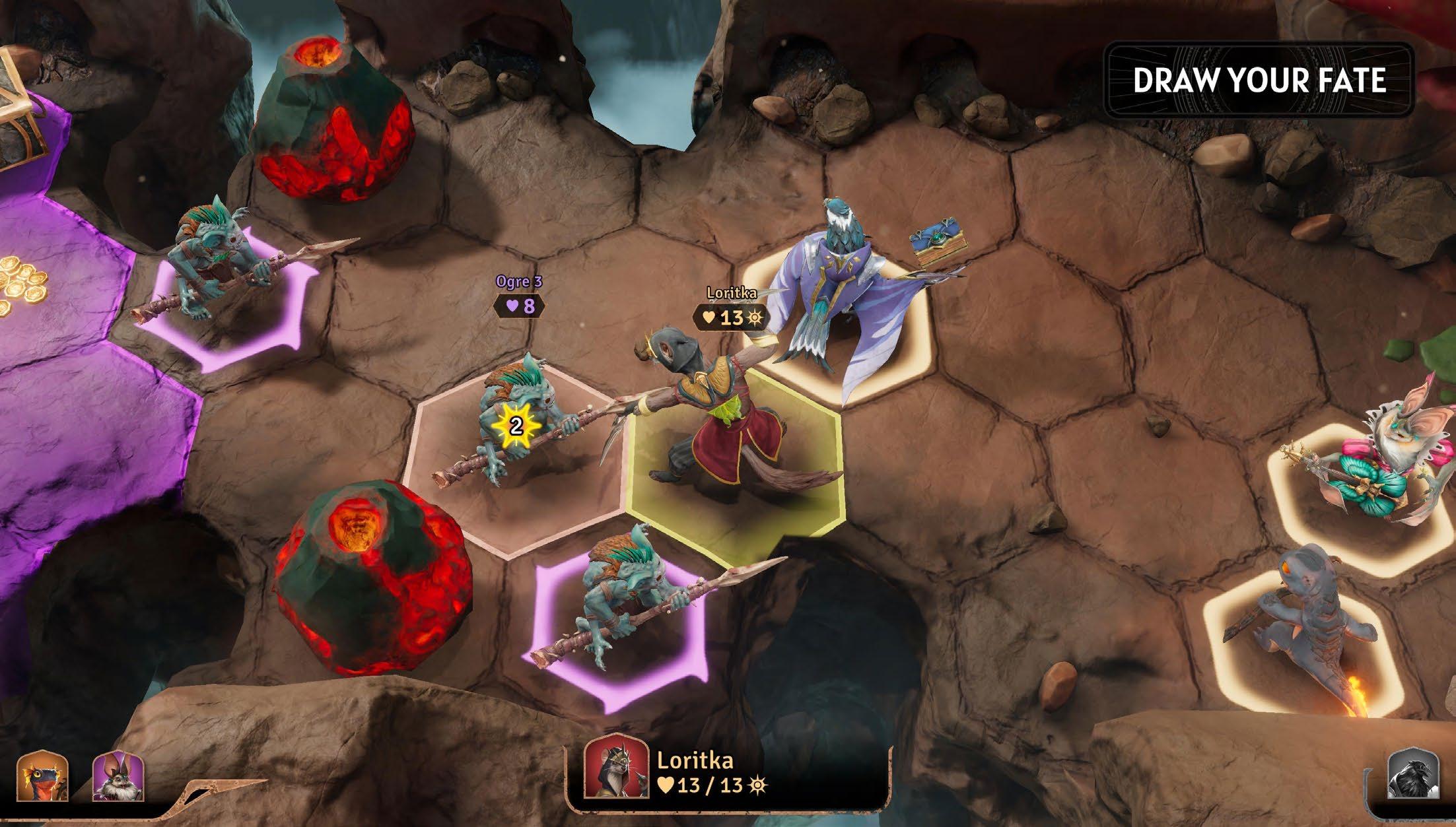Click the Draw Your Fate button
The image size is (1456, 827).
click(1259, 81)
